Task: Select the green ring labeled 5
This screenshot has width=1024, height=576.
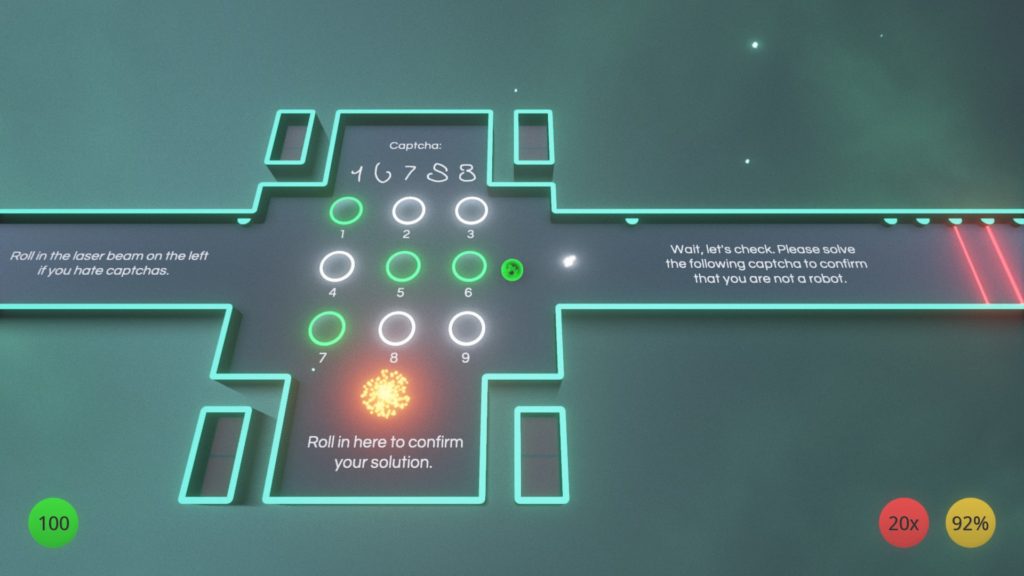Action: (402, 267)
